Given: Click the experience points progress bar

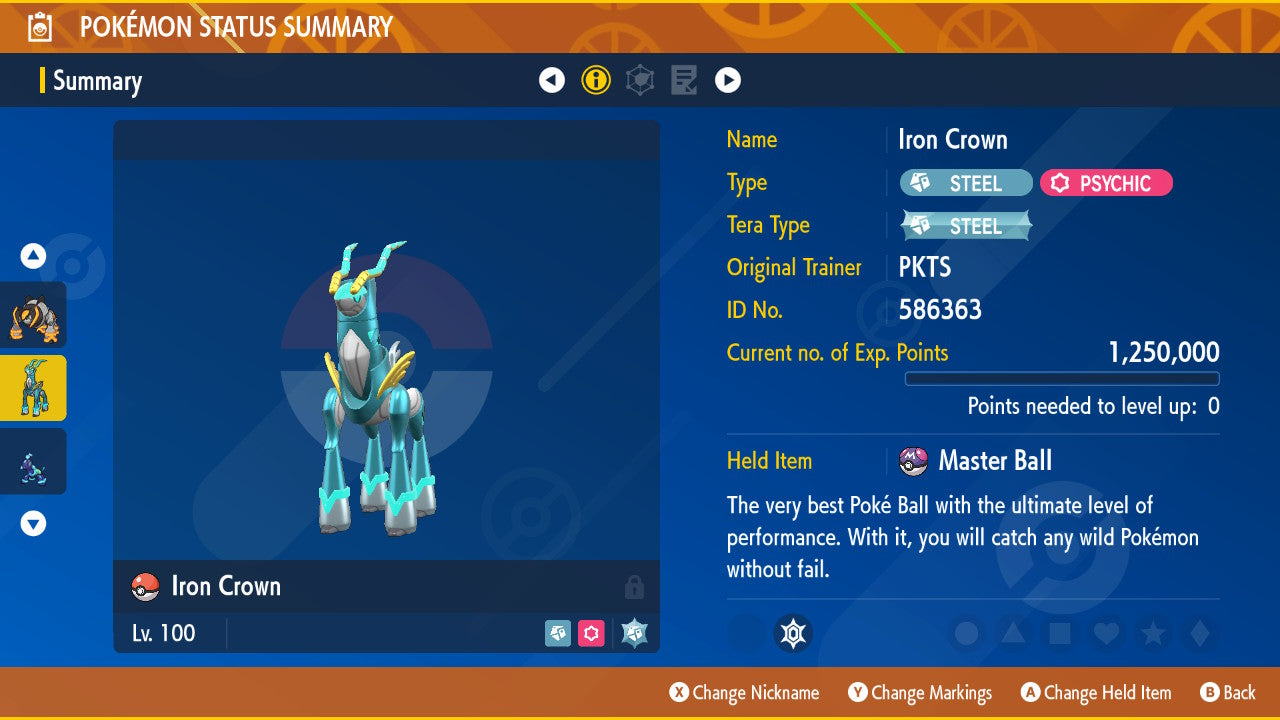Looking at the screenshot, I should pos(1062,379).
